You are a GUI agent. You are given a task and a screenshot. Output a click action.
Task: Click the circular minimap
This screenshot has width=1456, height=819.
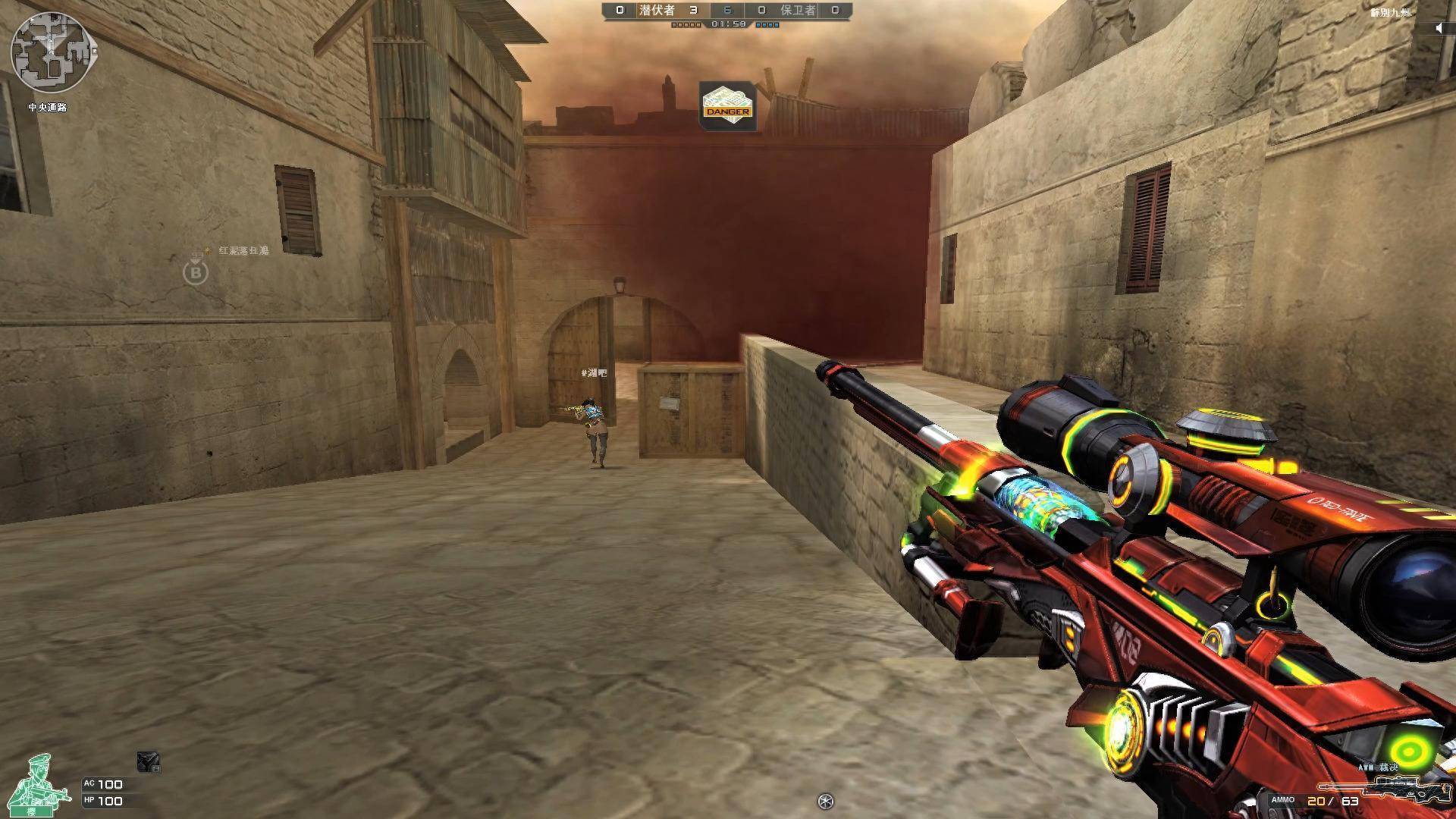[49, 52]
